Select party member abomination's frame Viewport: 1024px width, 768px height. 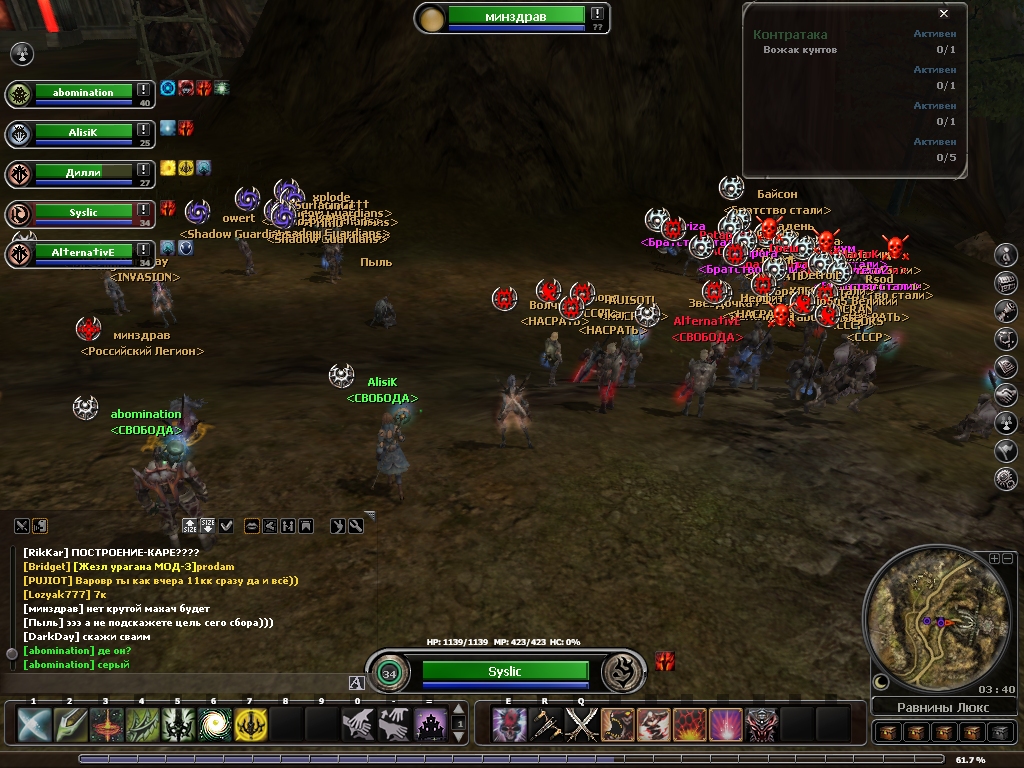tap(83, 93)
